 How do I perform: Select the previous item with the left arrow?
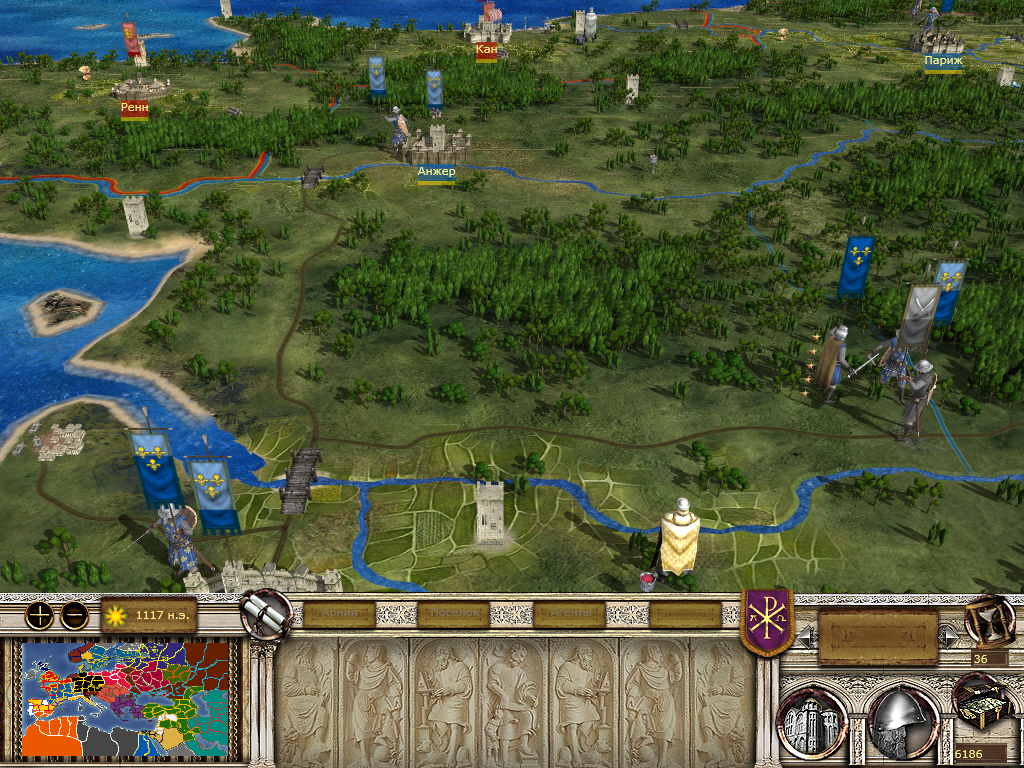point(804,632)
